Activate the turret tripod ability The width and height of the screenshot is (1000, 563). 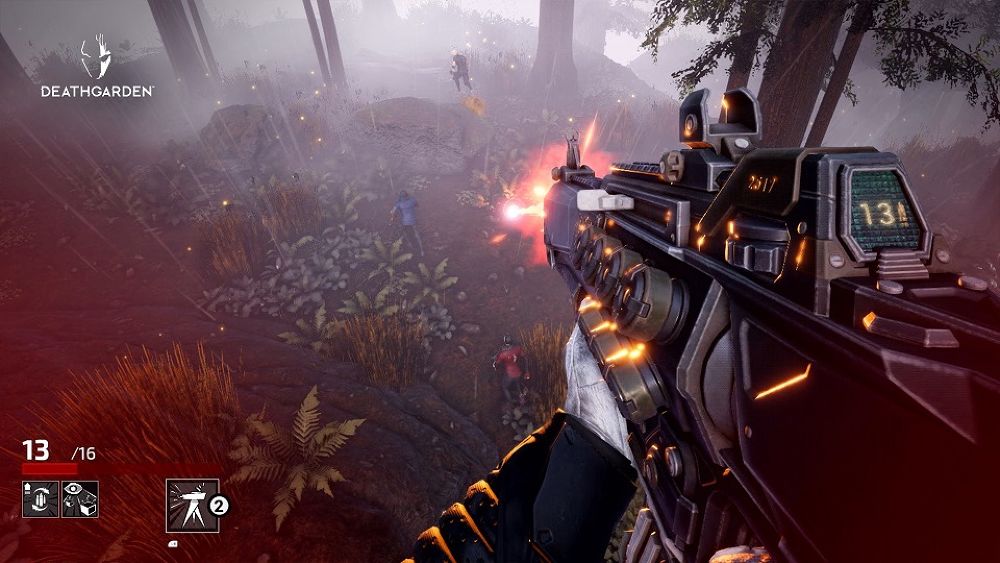[192, 505]
